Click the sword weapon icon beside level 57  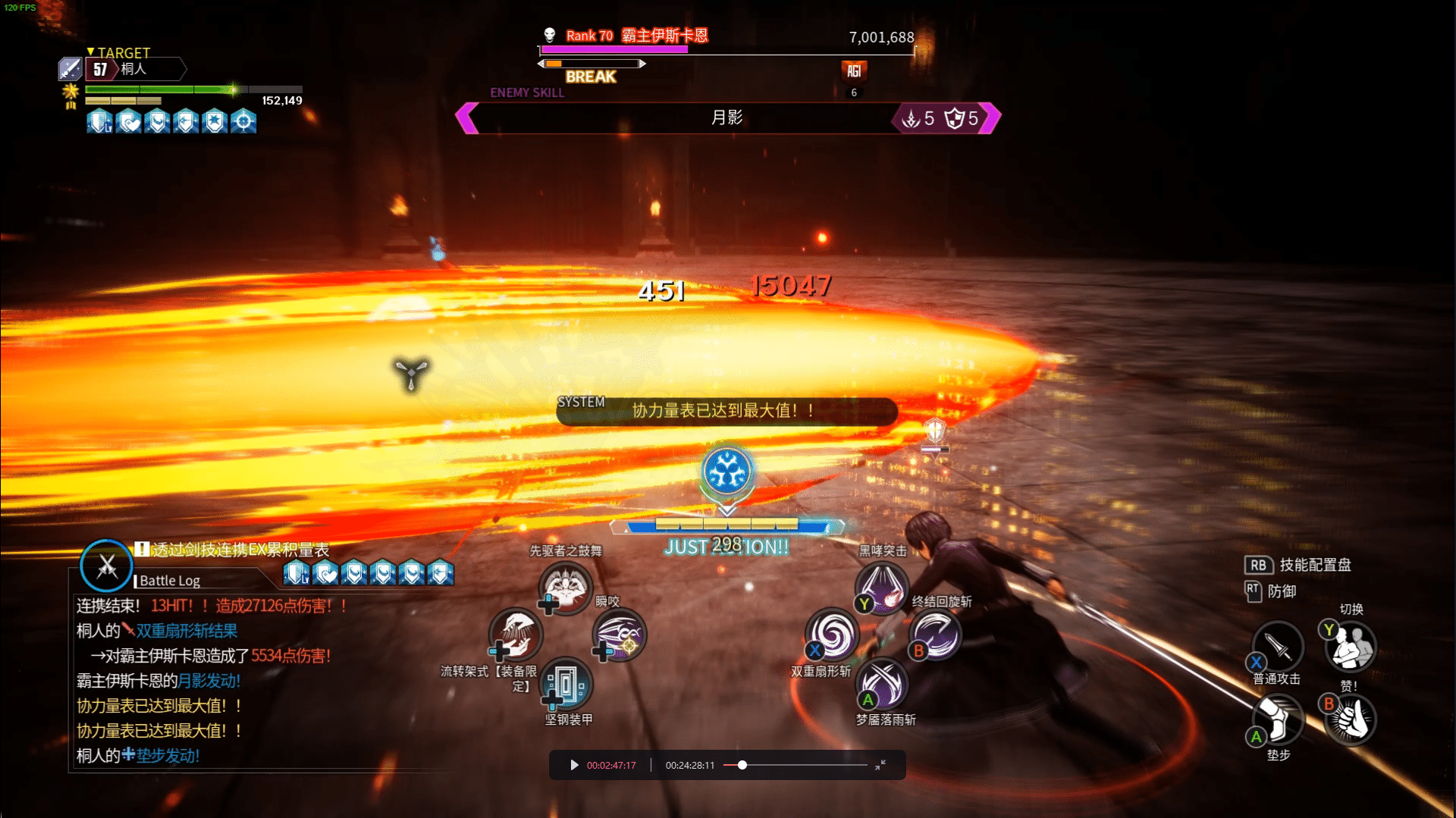coord(70,69)
